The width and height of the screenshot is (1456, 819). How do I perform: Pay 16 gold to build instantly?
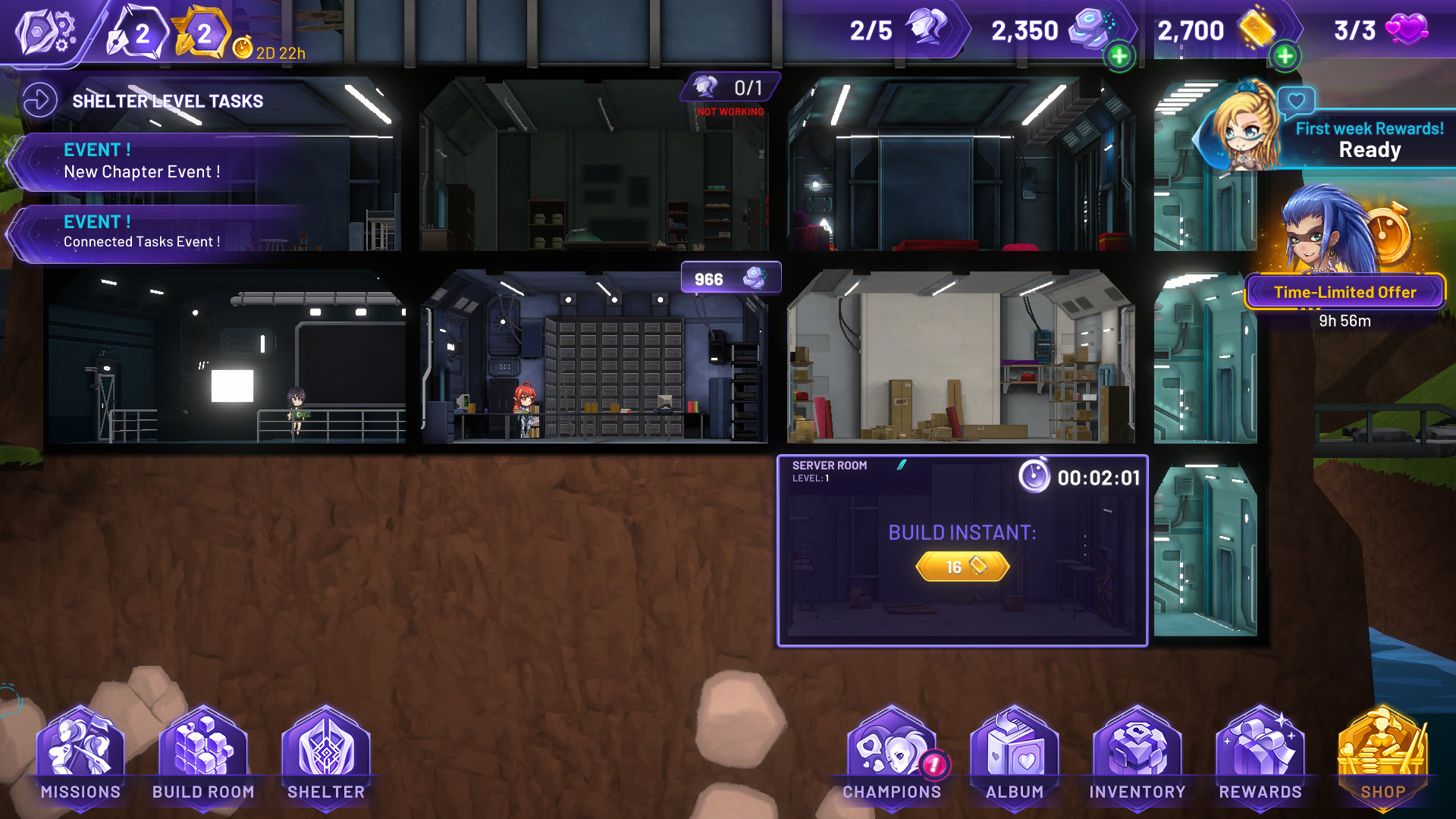[x=962, y=566]
